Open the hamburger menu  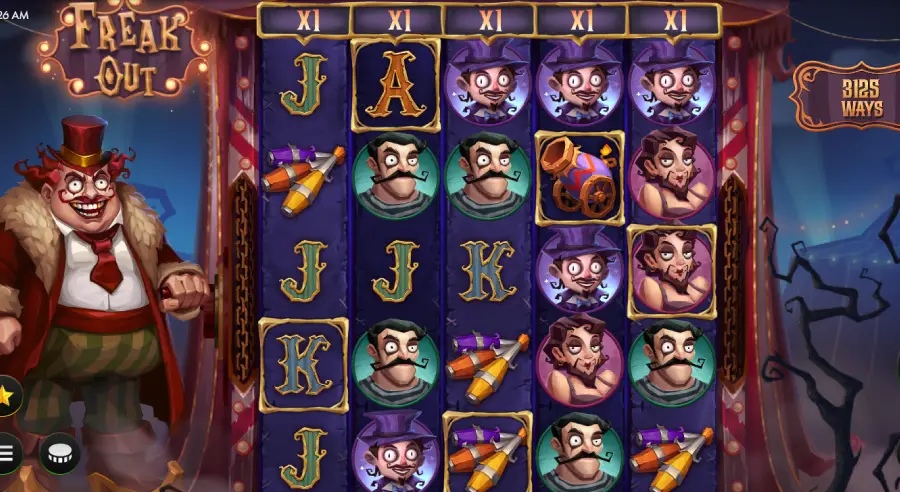(8, 453)
